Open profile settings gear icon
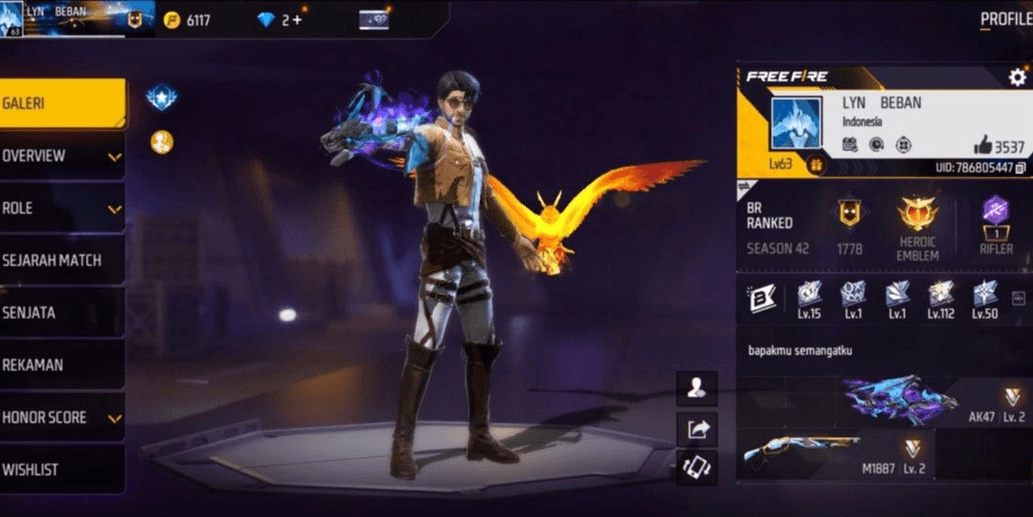 coord(1017,77)
